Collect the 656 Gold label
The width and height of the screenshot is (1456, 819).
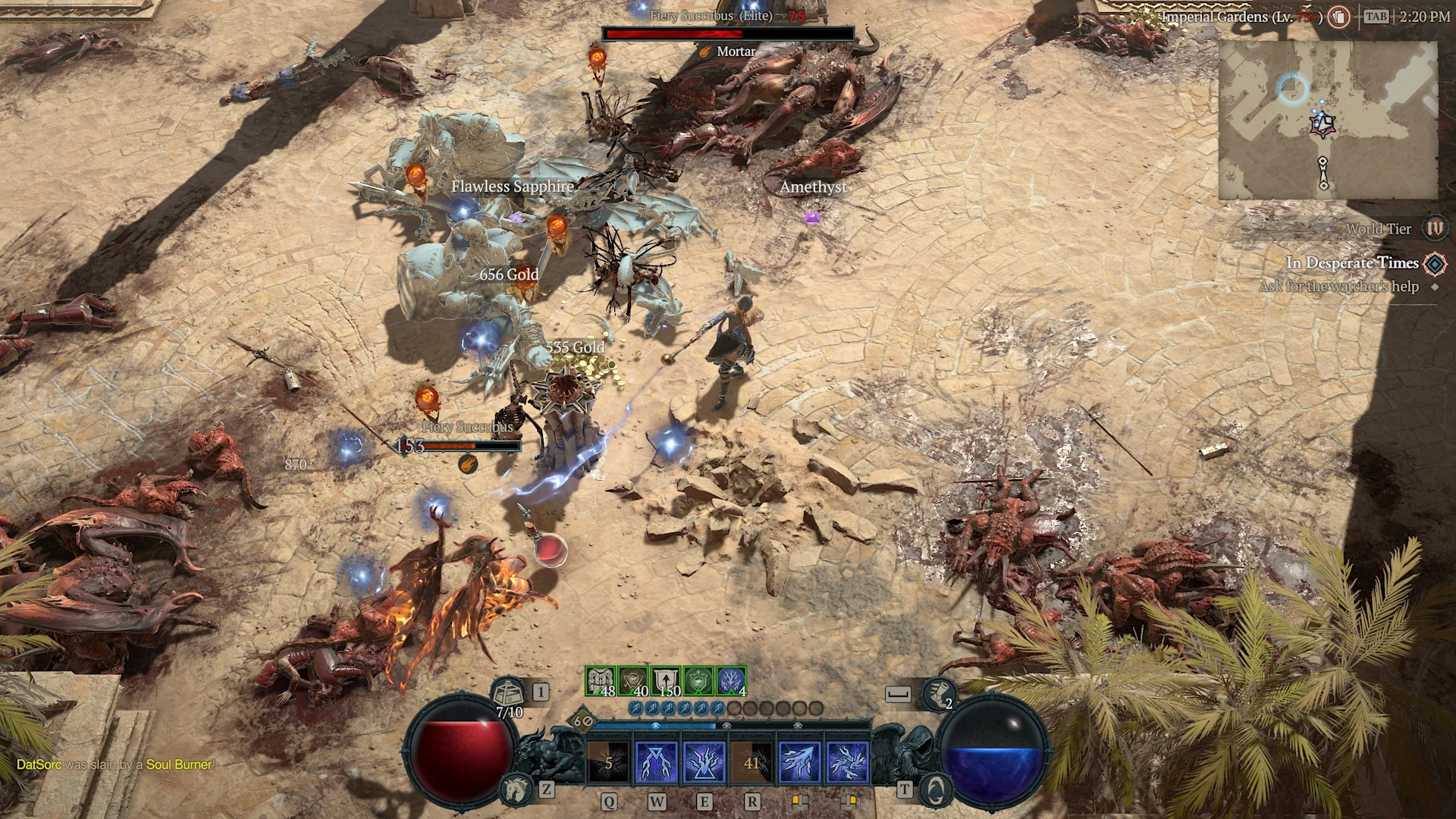tap(509, 275)
